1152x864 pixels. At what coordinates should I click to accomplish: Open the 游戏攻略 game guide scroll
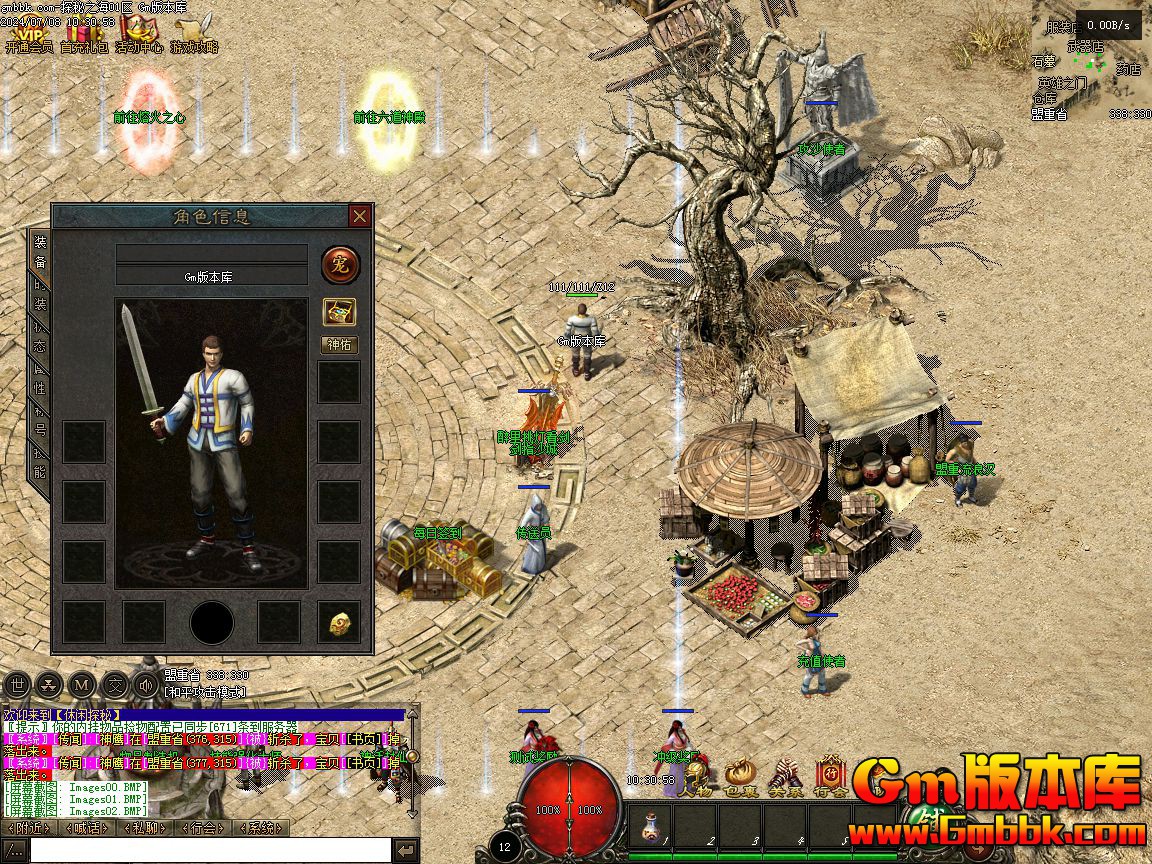(x=194, y=31)
